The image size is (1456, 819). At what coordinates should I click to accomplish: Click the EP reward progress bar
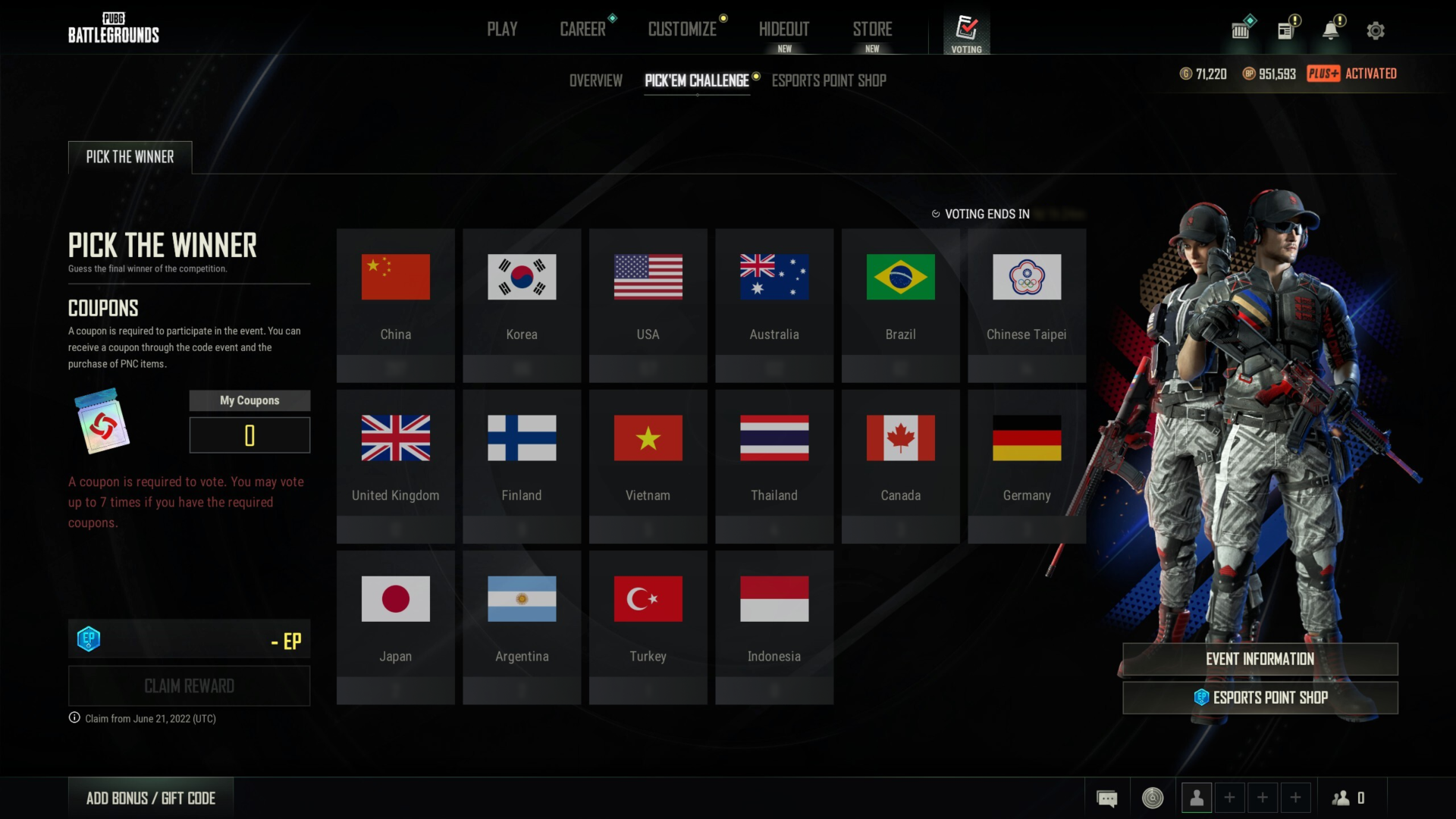[x=189, y=639]
